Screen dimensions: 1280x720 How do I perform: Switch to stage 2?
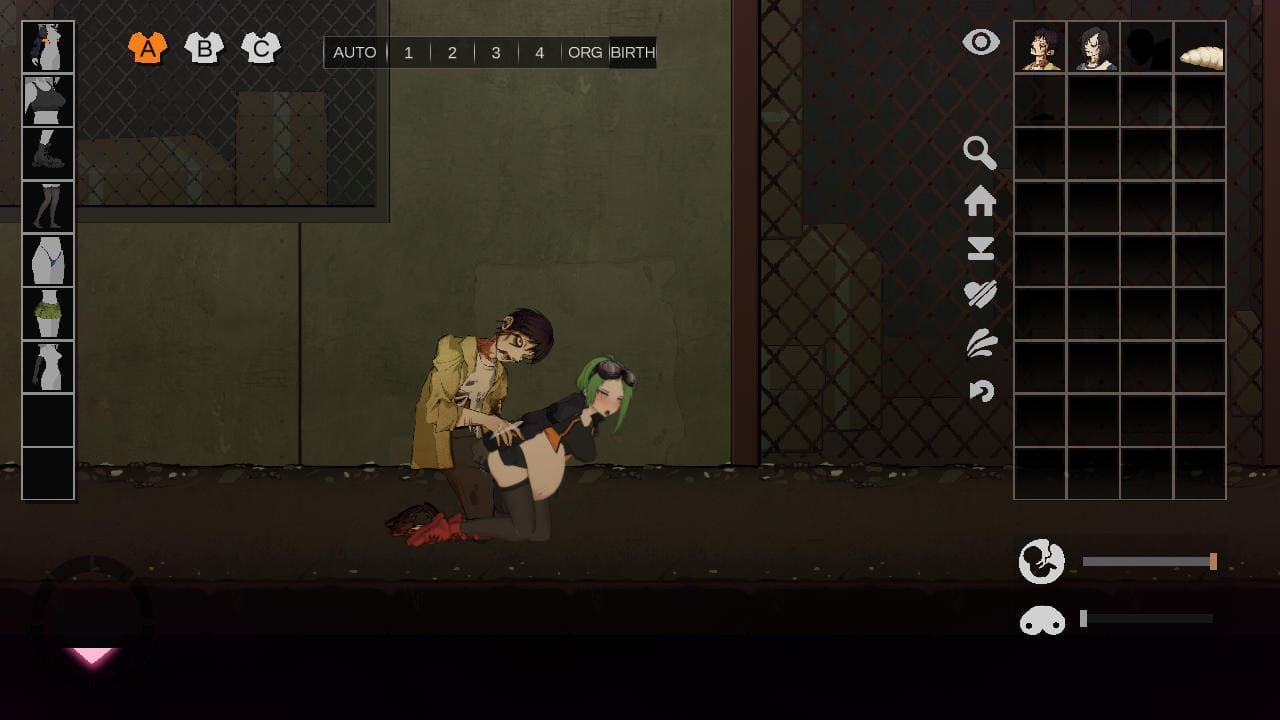(x=452, y=53)
